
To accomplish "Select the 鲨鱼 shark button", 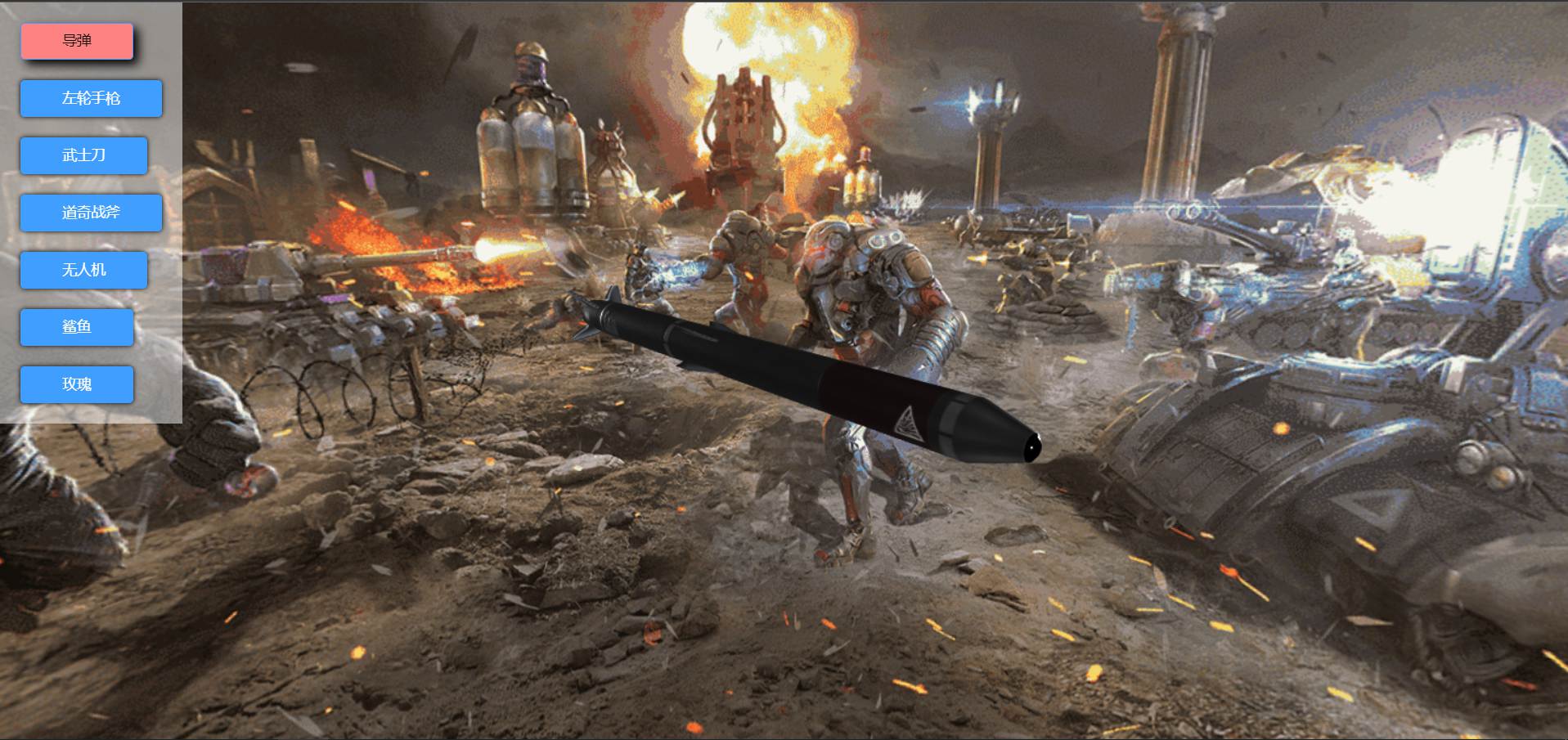I will tap(77, 327).
